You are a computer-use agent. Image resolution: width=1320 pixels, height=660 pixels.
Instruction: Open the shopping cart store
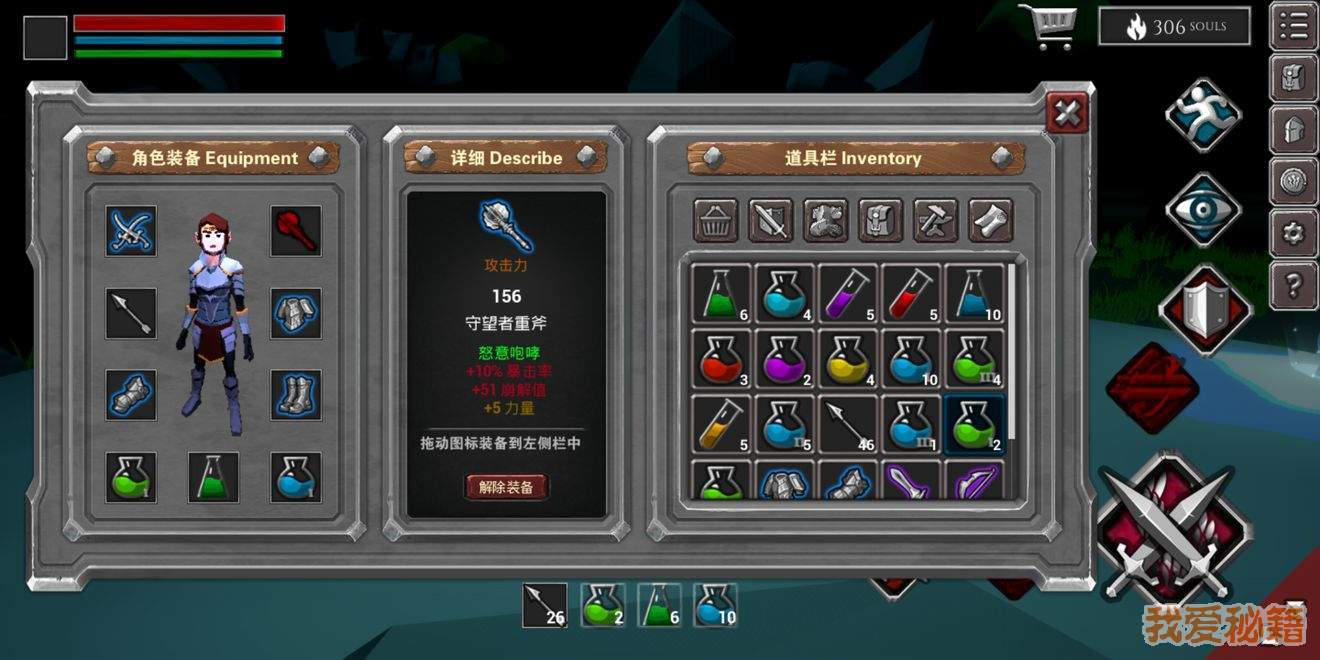[1047, 26]
